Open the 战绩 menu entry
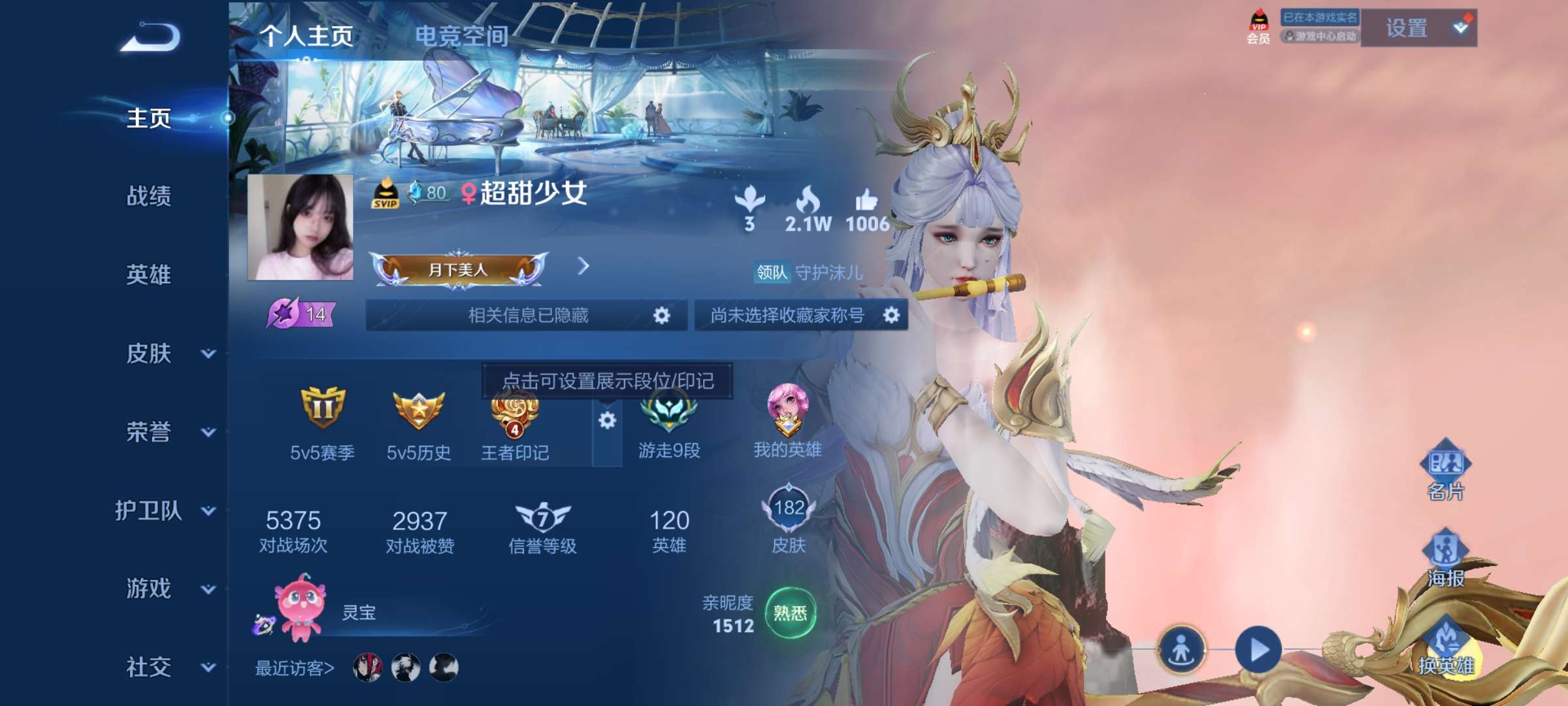The width and height of the screenshot is (1568, 706). pyautogui.click(x=149, y=196)
